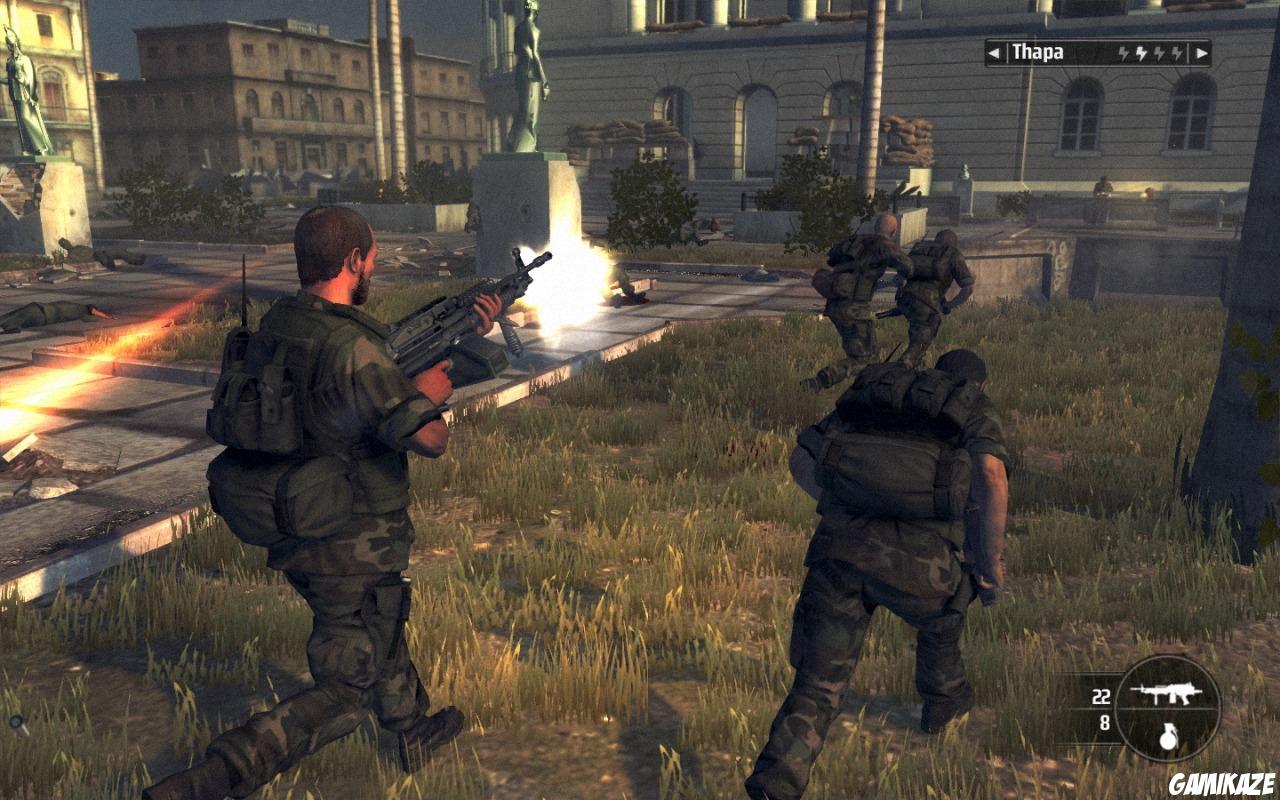The width and height of the screenshot is (1280, 800).
Task: Choose the grenade icon
Action: tap(1168, 736)
